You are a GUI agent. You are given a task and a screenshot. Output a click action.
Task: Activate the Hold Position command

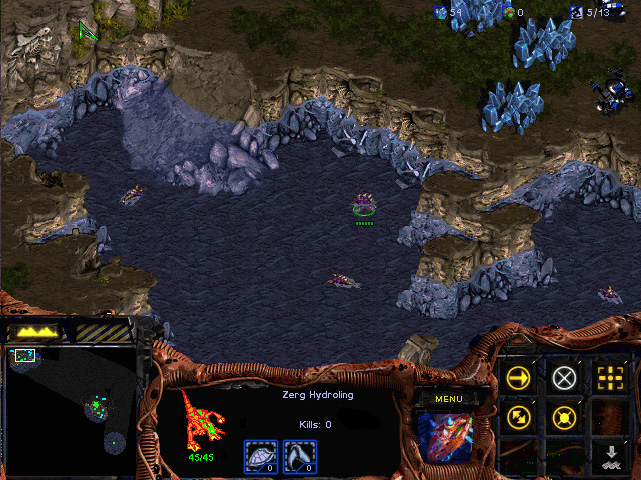[565, 416]
